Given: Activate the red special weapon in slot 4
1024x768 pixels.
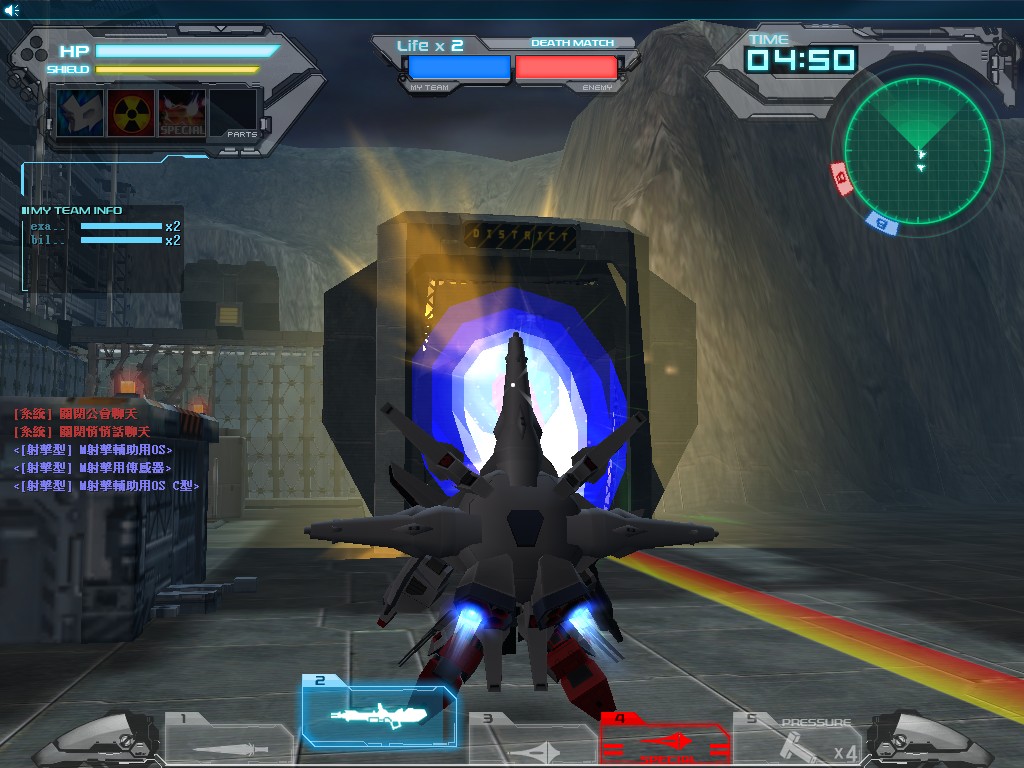Looking at the screenshot, I should [x=665, y=741].
